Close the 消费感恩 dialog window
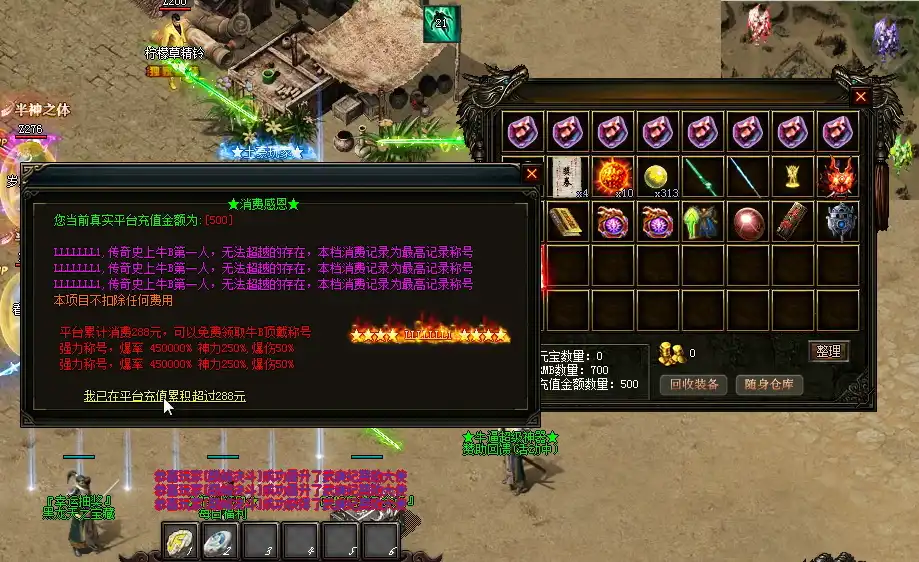Viewport: 919px width, 562px height. [x=532, y=173]
